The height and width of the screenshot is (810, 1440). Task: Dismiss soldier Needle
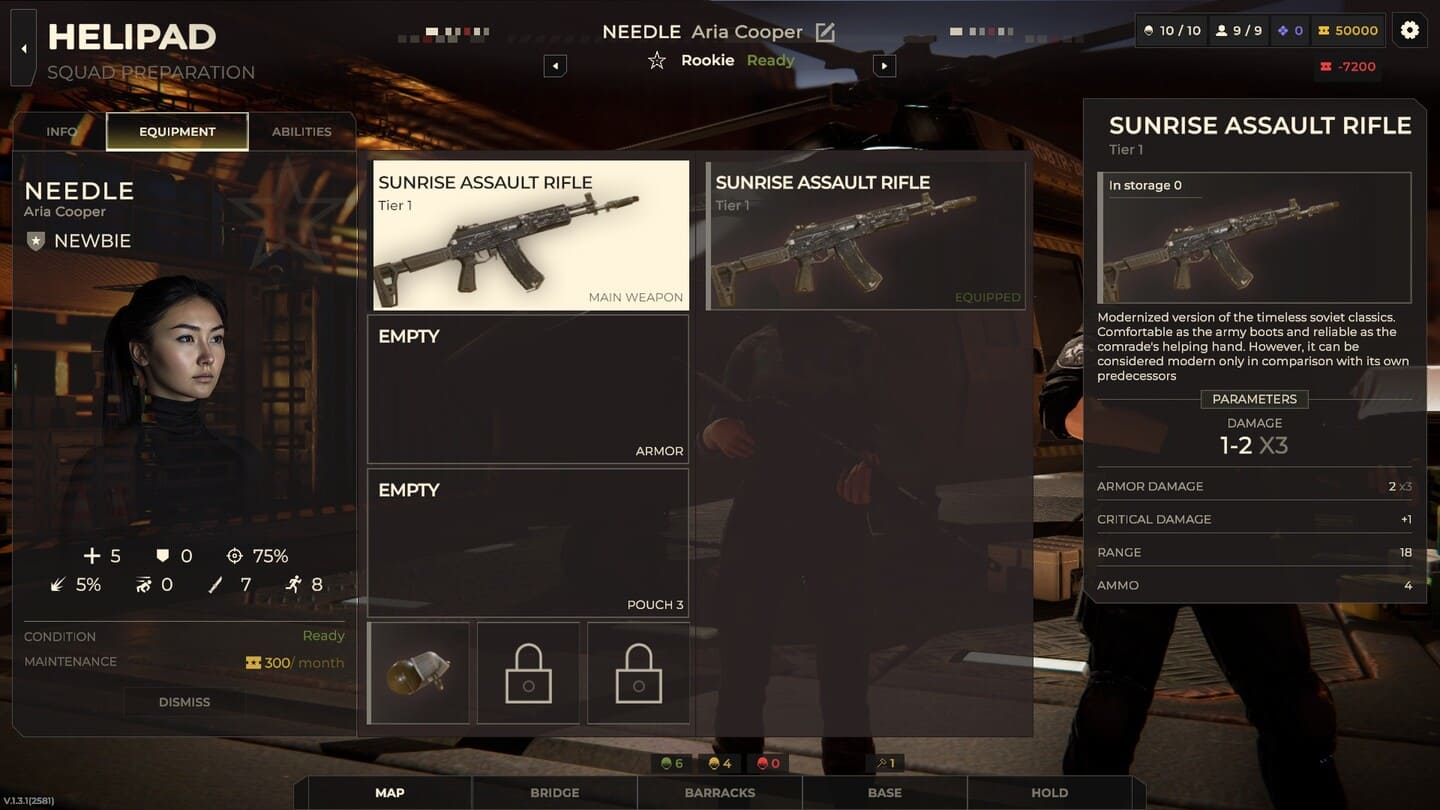tap(184, 702)
